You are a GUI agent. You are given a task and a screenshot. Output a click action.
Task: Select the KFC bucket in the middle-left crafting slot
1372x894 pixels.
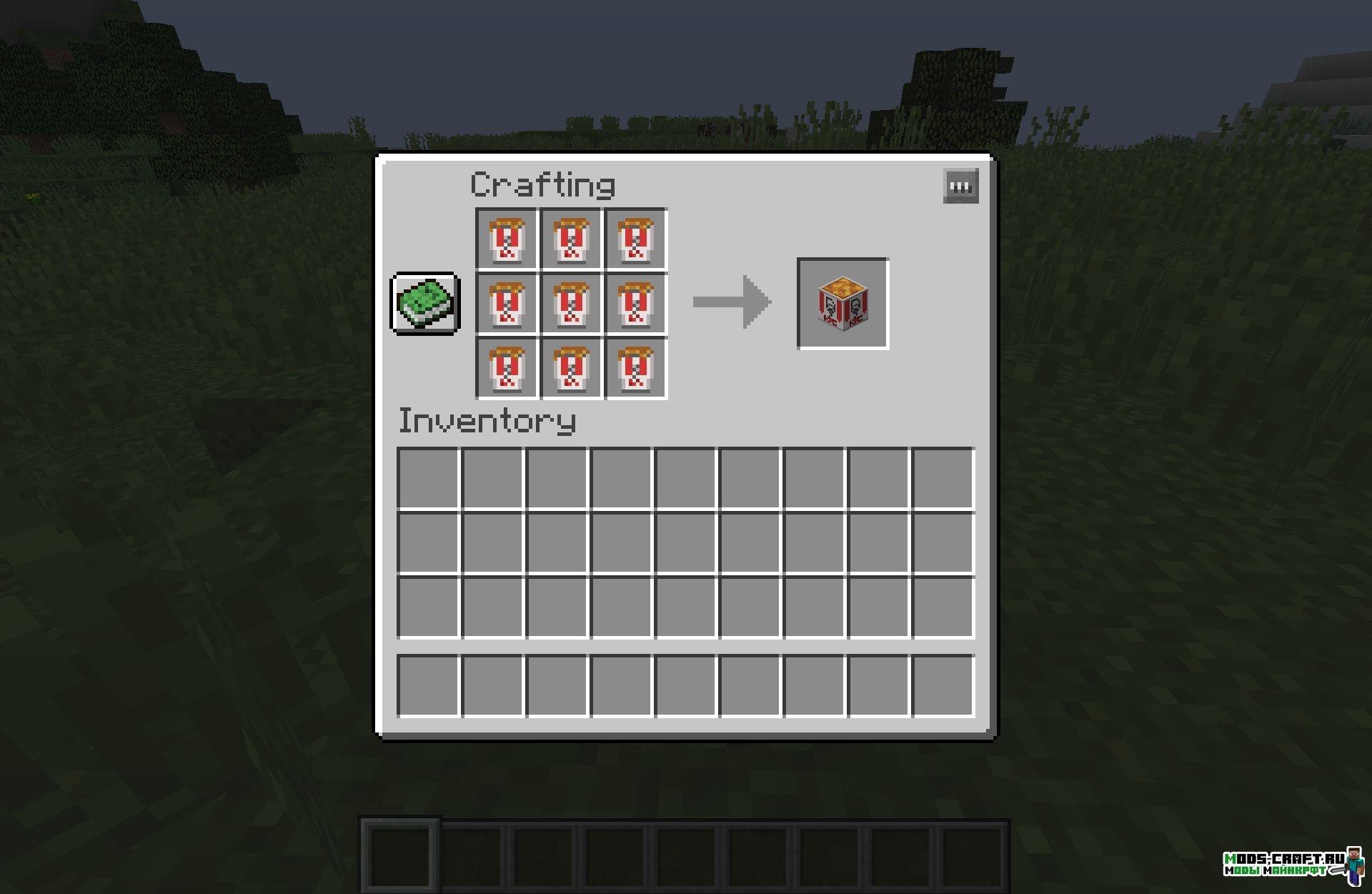[506, 304]
